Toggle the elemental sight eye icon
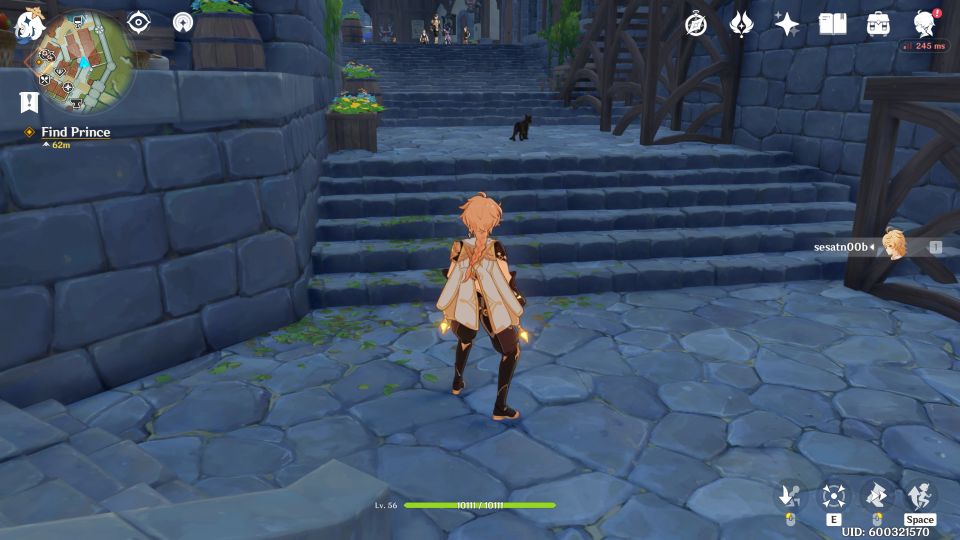The image size is (960, 540). tap(138, 22)
